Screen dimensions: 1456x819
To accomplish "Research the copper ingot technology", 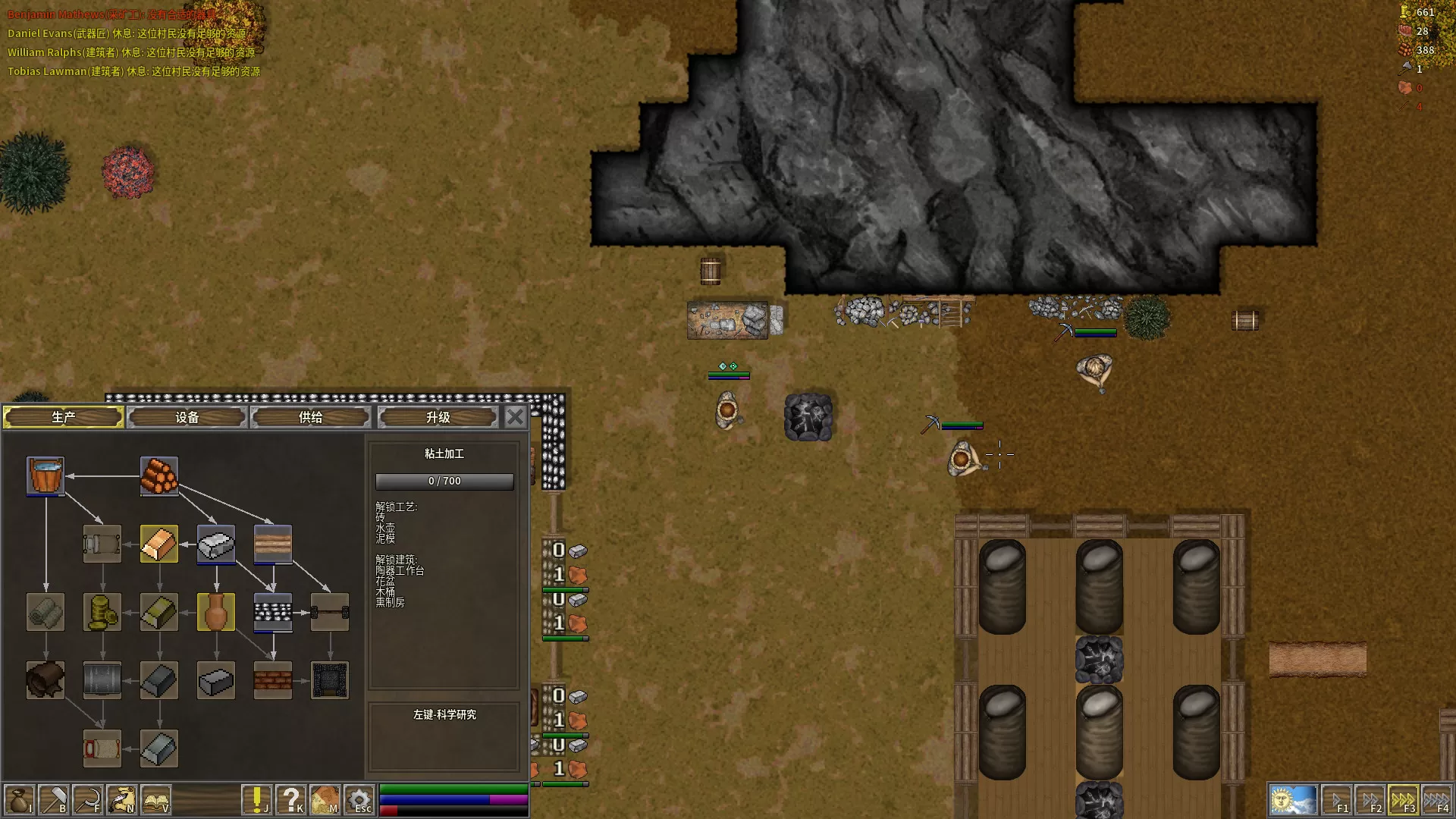I will (x=159, y=544).
